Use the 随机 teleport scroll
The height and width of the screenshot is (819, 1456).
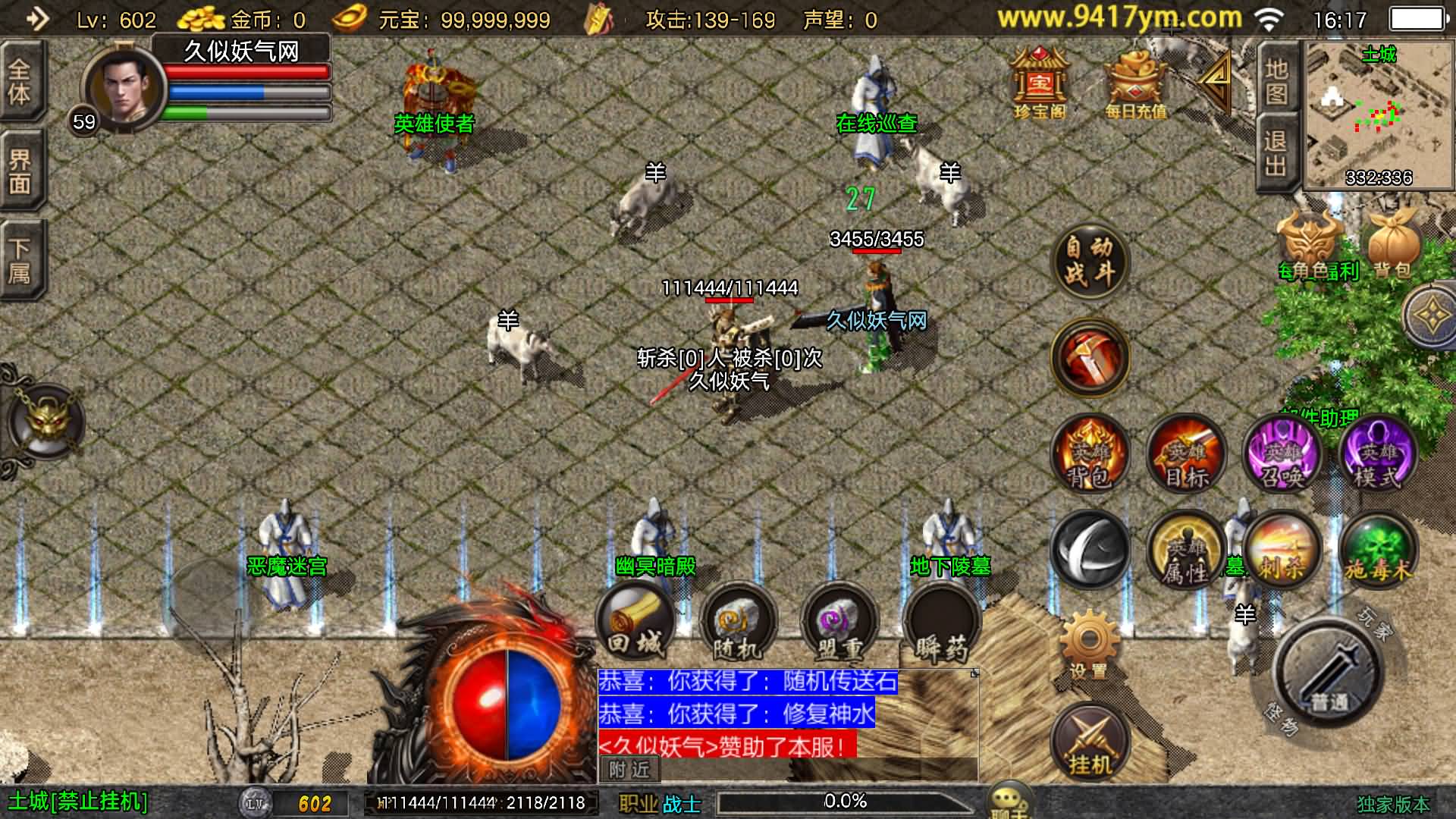(x=737, y=625)
